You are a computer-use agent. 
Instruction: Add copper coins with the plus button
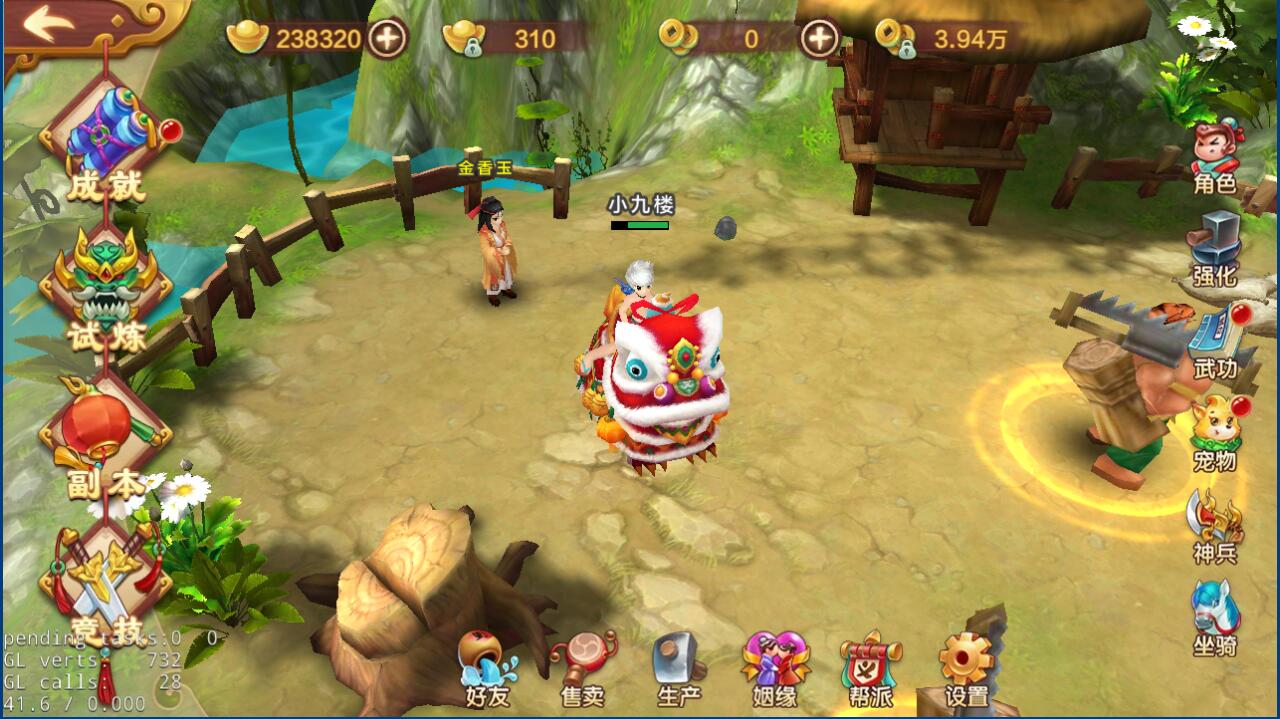[x=819, y=39]
